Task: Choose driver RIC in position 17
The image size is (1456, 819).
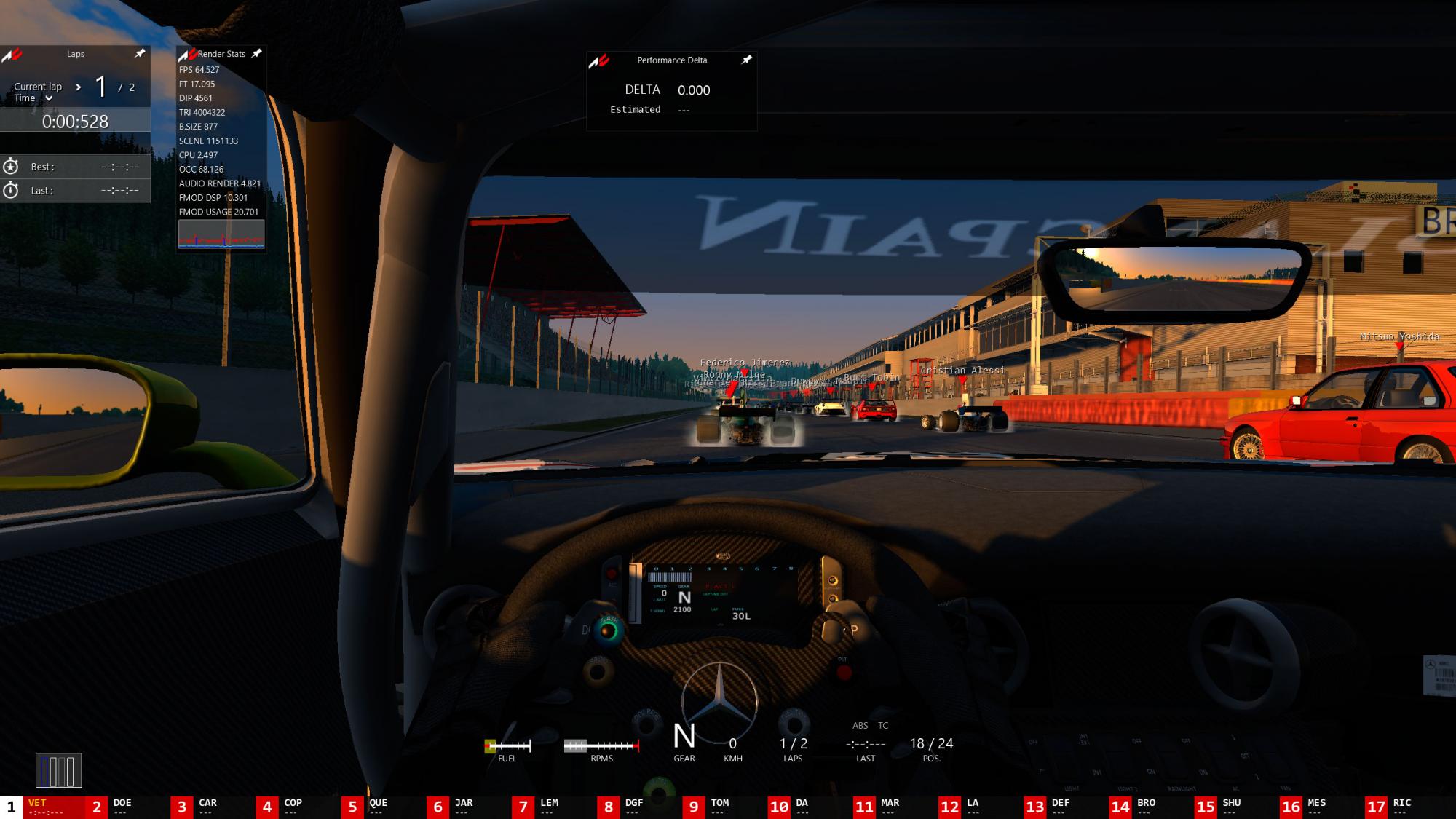Action: tap(1401, 807)
